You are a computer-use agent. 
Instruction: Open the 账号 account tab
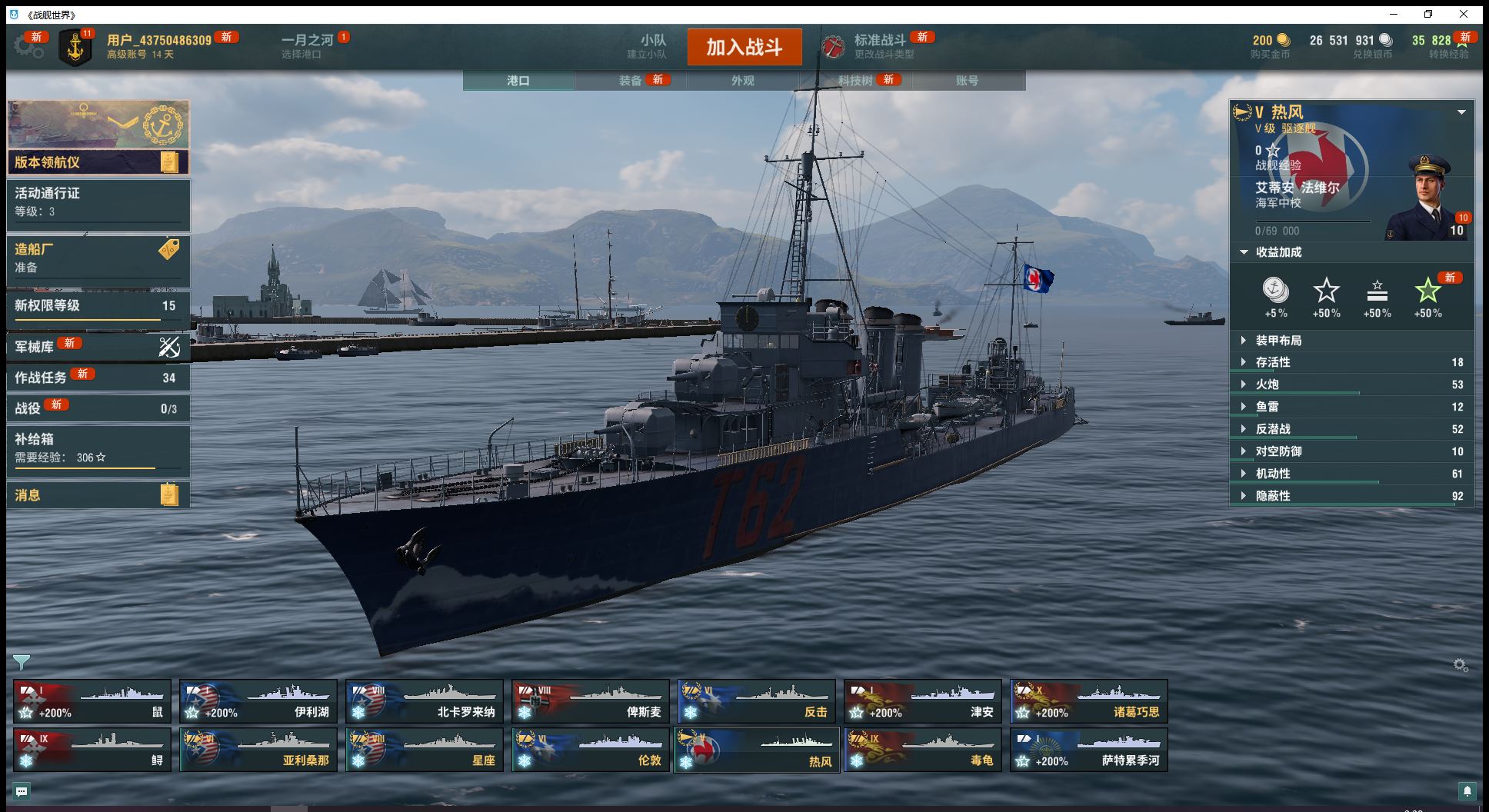(967, 81)
